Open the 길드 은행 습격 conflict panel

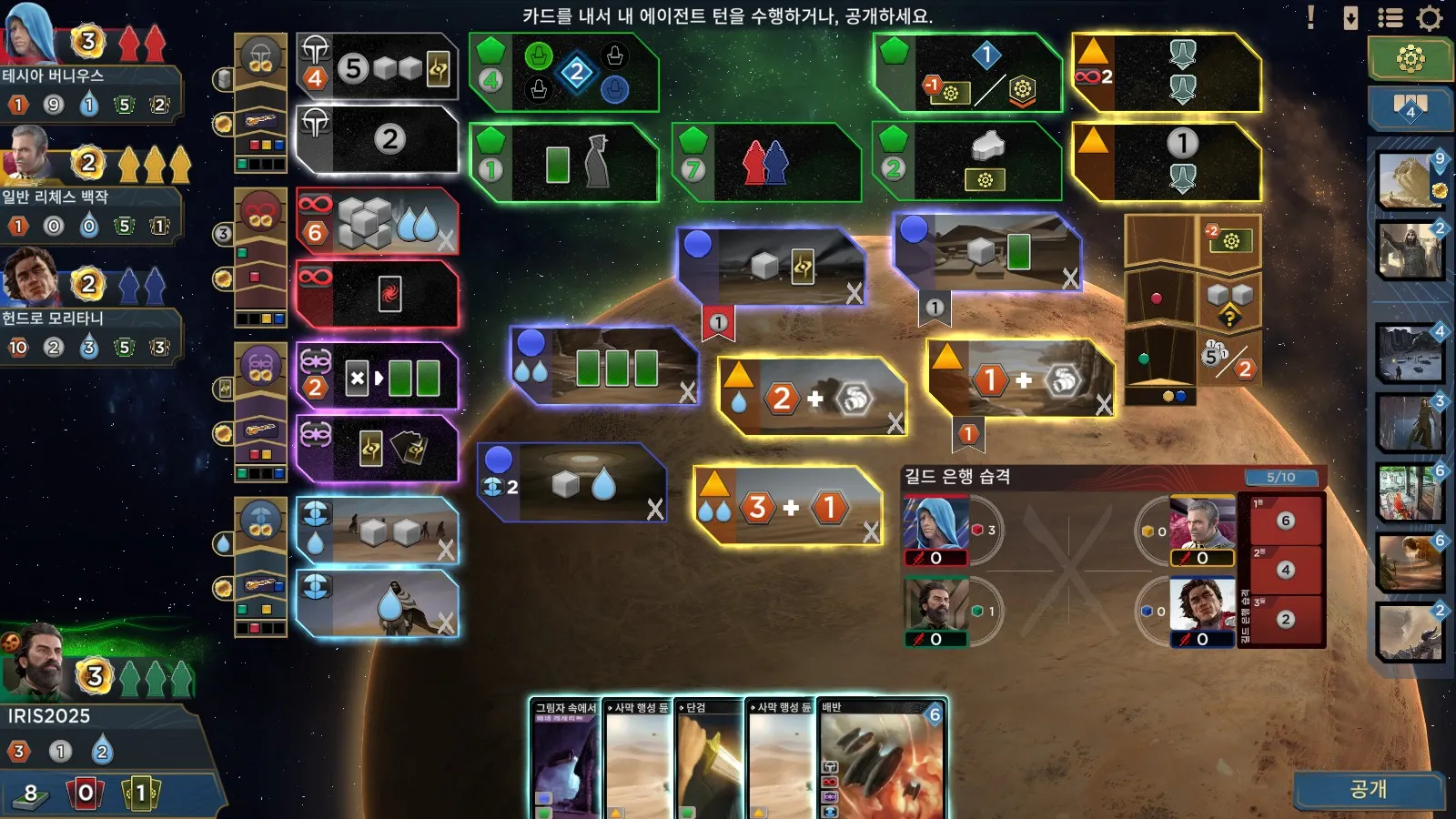point(1112,477)
